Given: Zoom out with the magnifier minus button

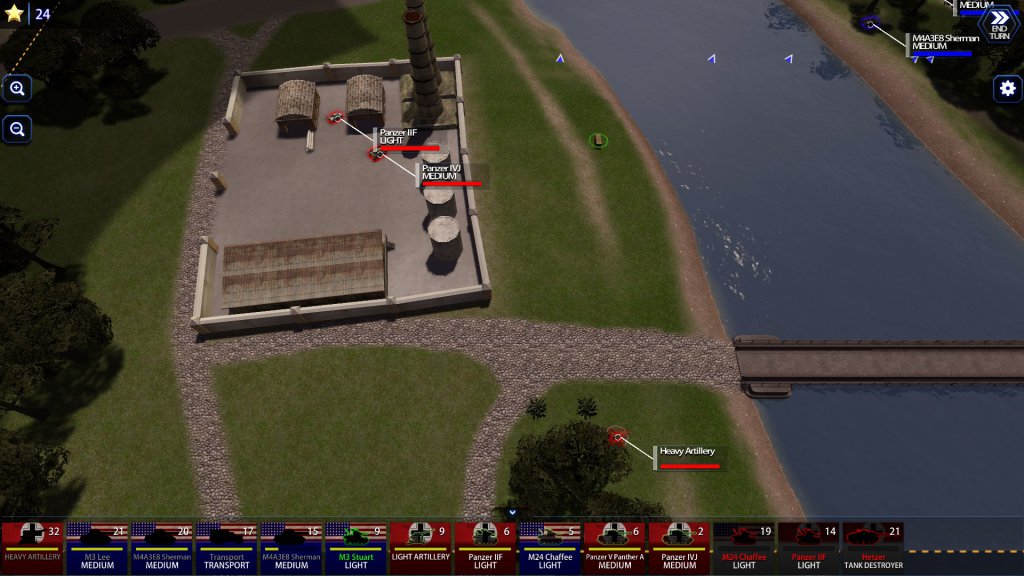Looking at the screenshot, I should pos(17,129).
